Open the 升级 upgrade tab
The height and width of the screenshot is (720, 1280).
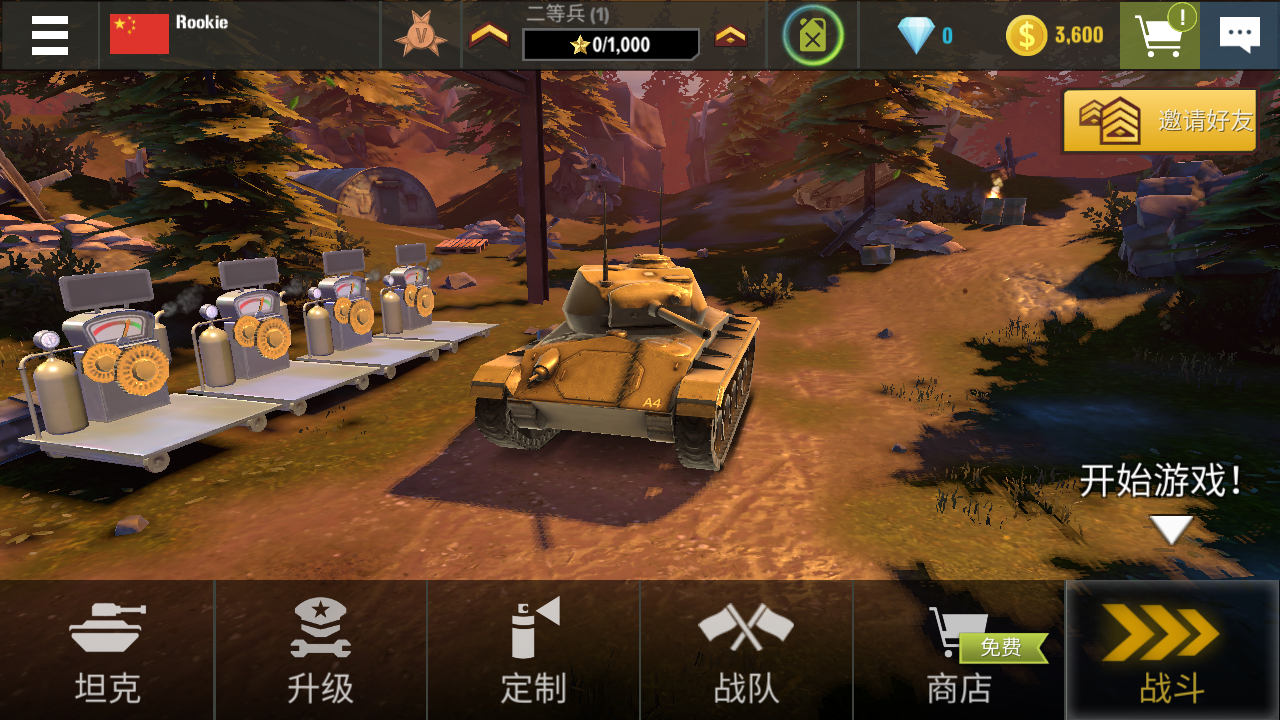tap(320, 650)
